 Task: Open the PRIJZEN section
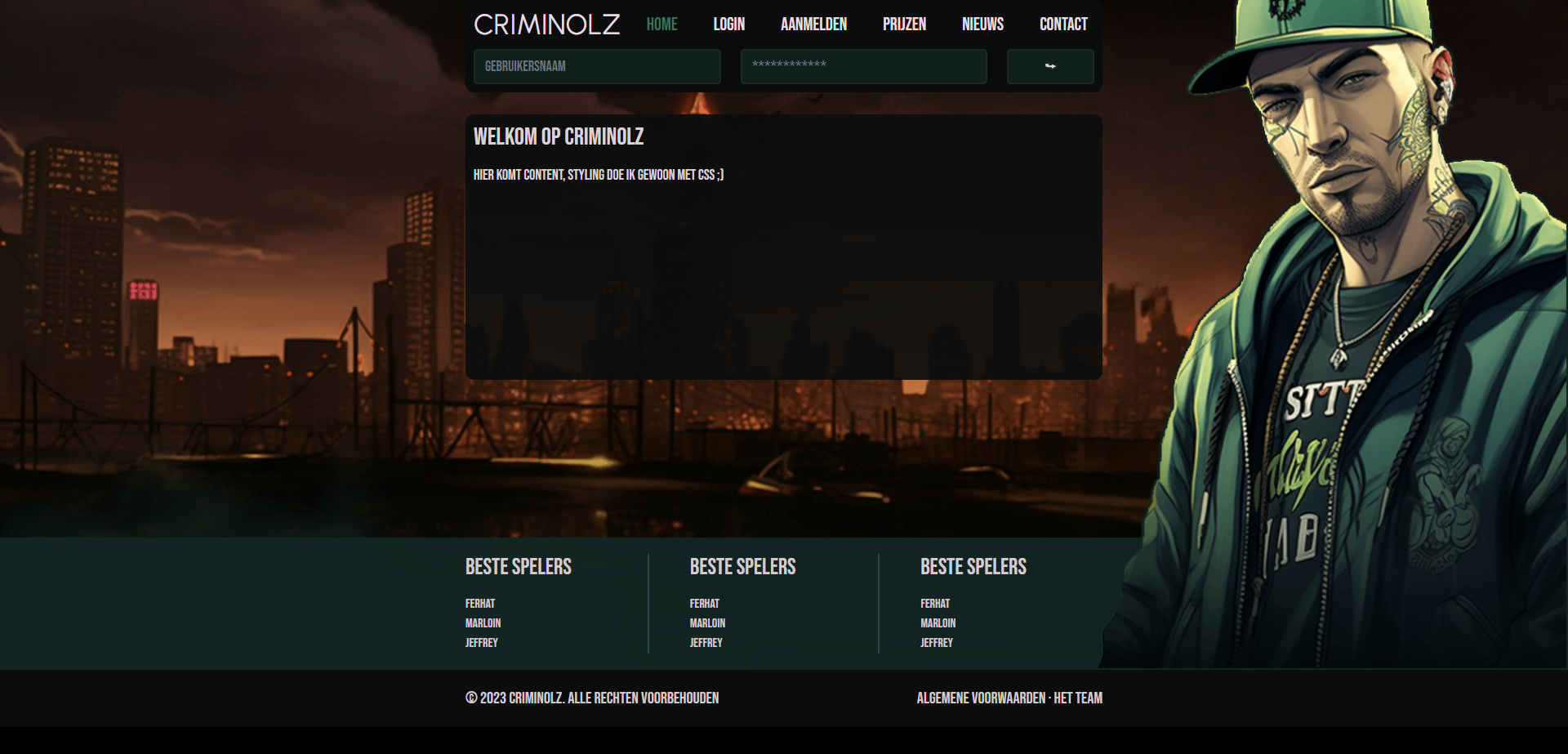[904, 24]
